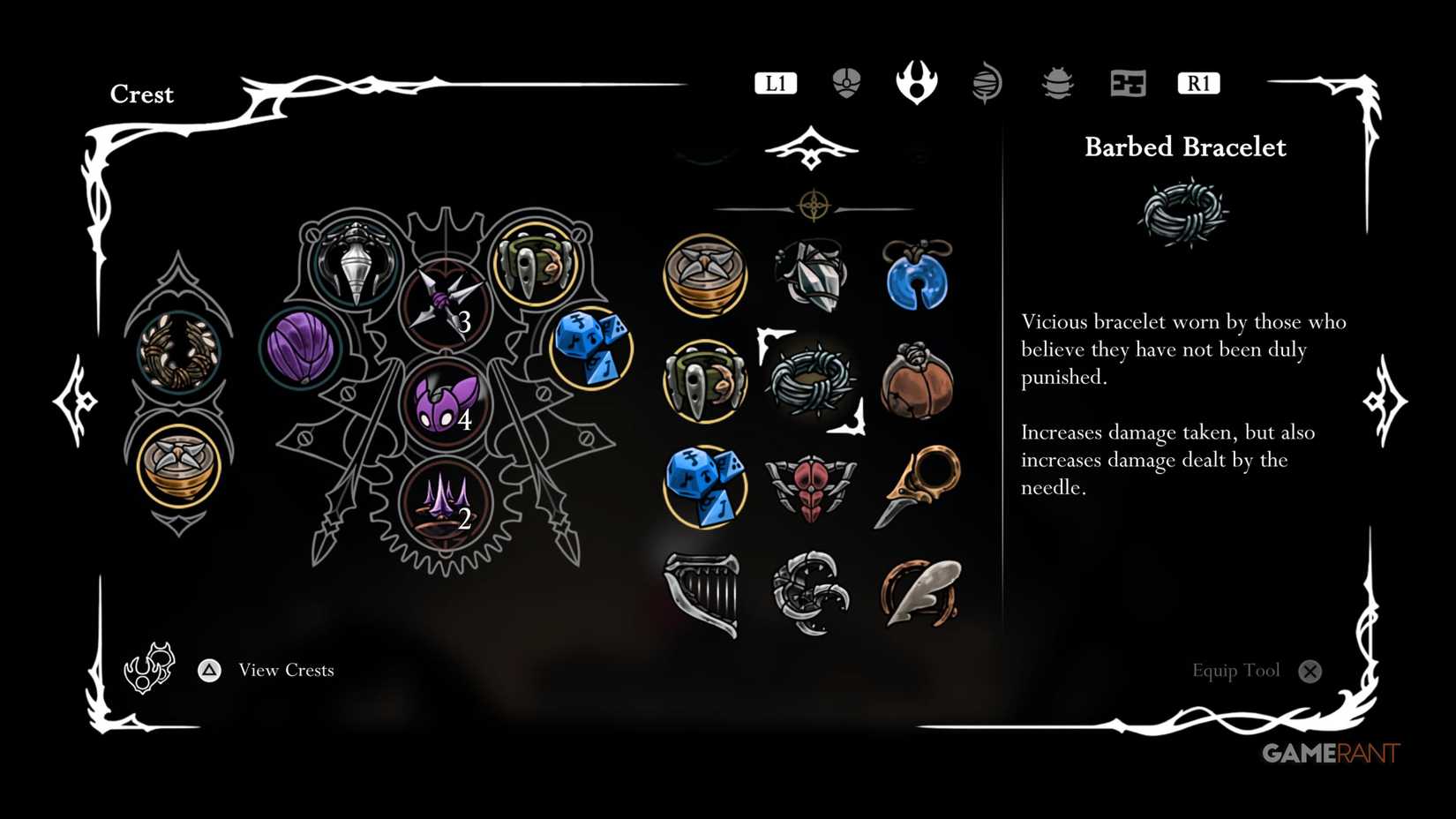Open the map flag tab

(1128, 82)
